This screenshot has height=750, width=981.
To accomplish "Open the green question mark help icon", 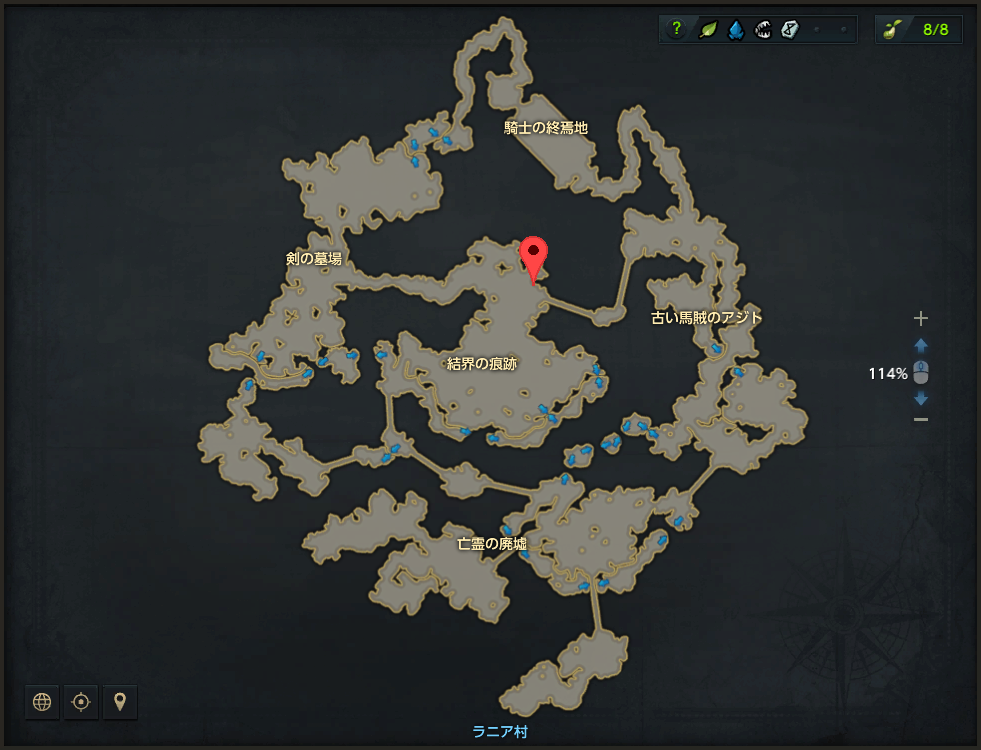I will coord(677,30).
